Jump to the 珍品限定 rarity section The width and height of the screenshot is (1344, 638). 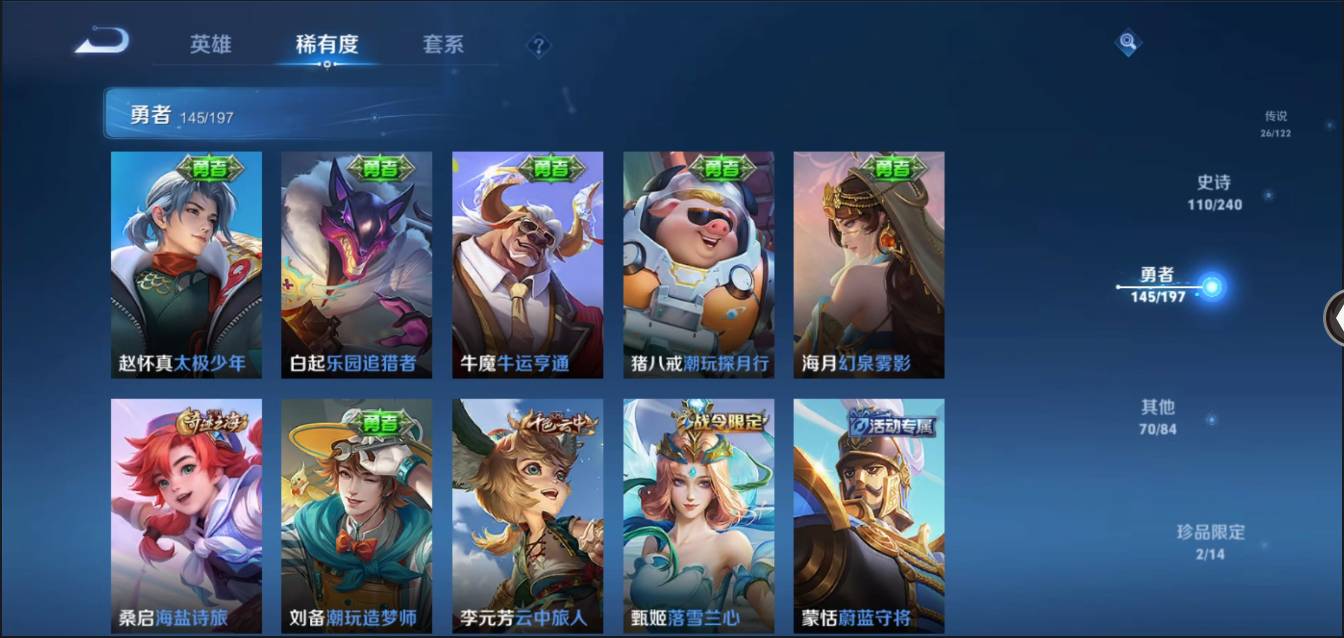tap(1210, 542)
